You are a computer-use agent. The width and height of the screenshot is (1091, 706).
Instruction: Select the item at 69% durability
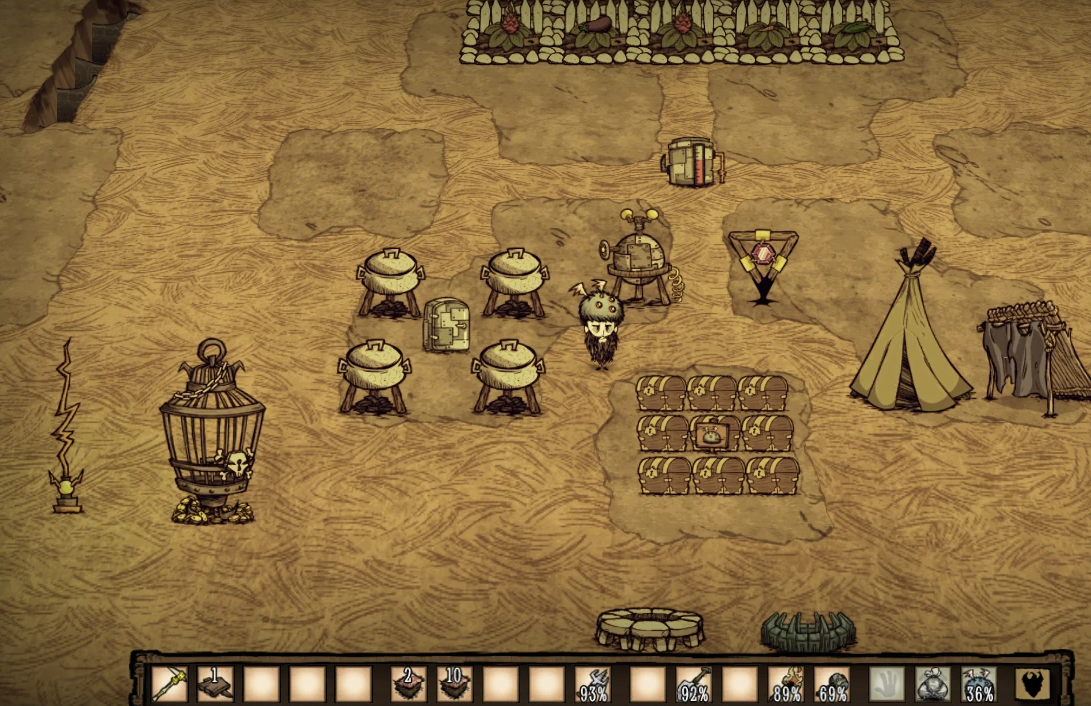[831, 684]
